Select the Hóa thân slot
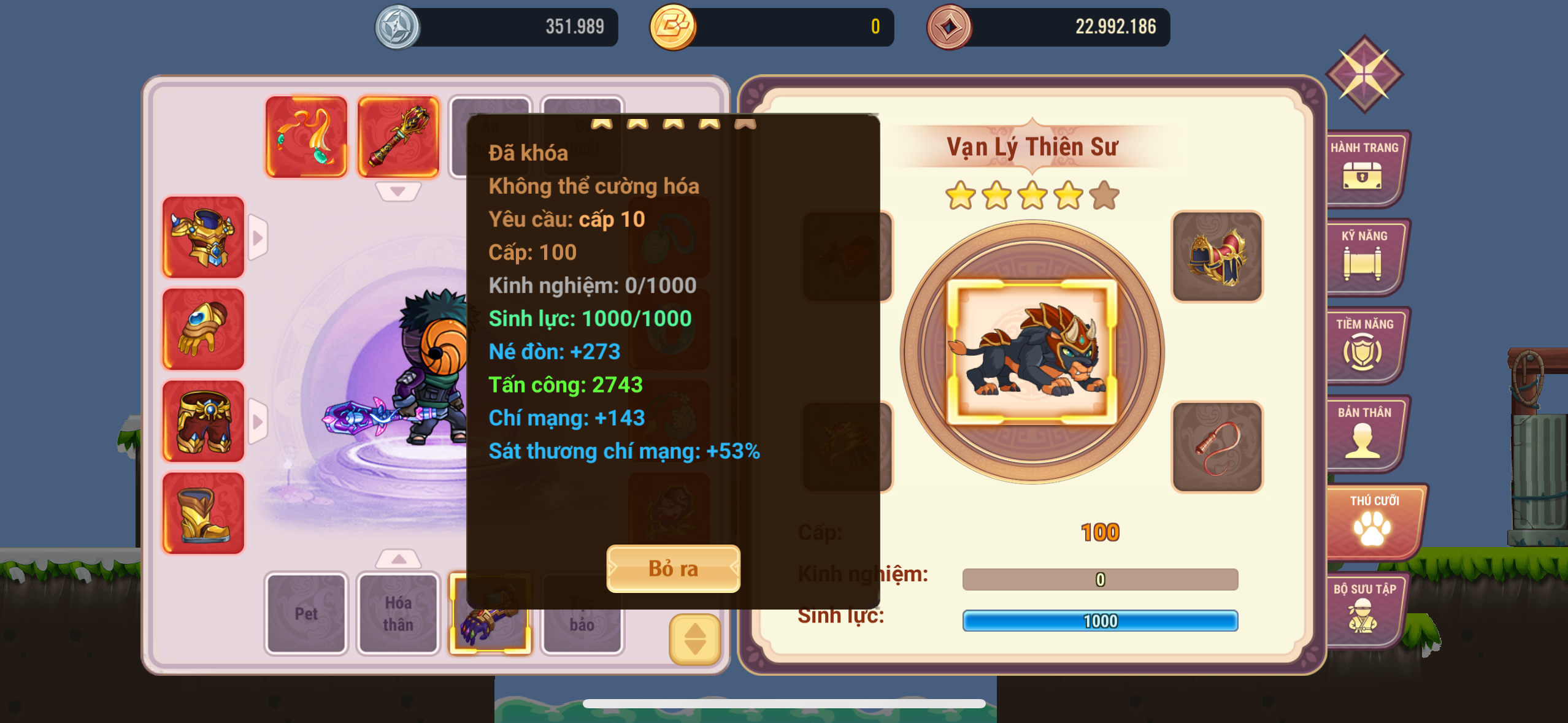The image size is (1568, 723). (x=398, y=613)
